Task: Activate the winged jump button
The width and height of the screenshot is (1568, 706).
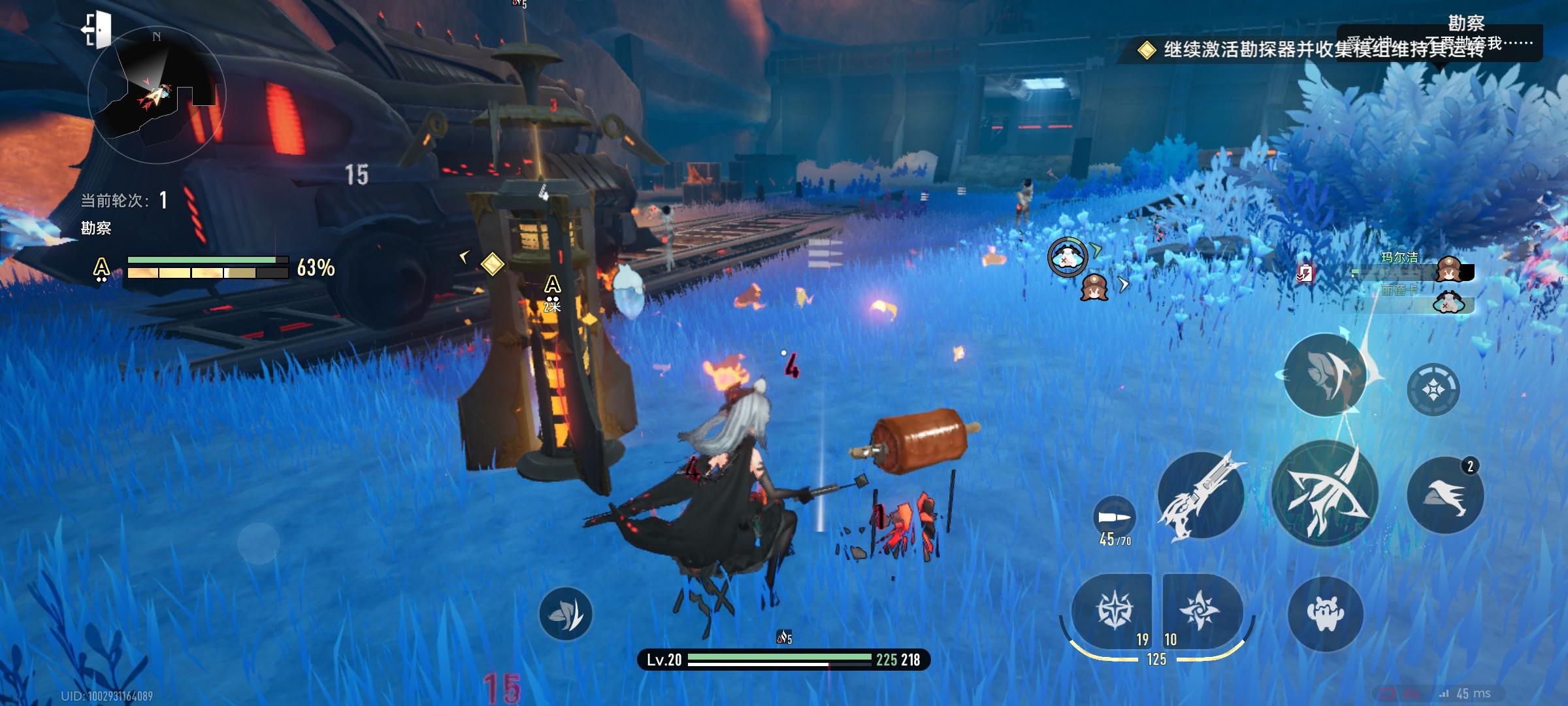Action: (1325, 375)
